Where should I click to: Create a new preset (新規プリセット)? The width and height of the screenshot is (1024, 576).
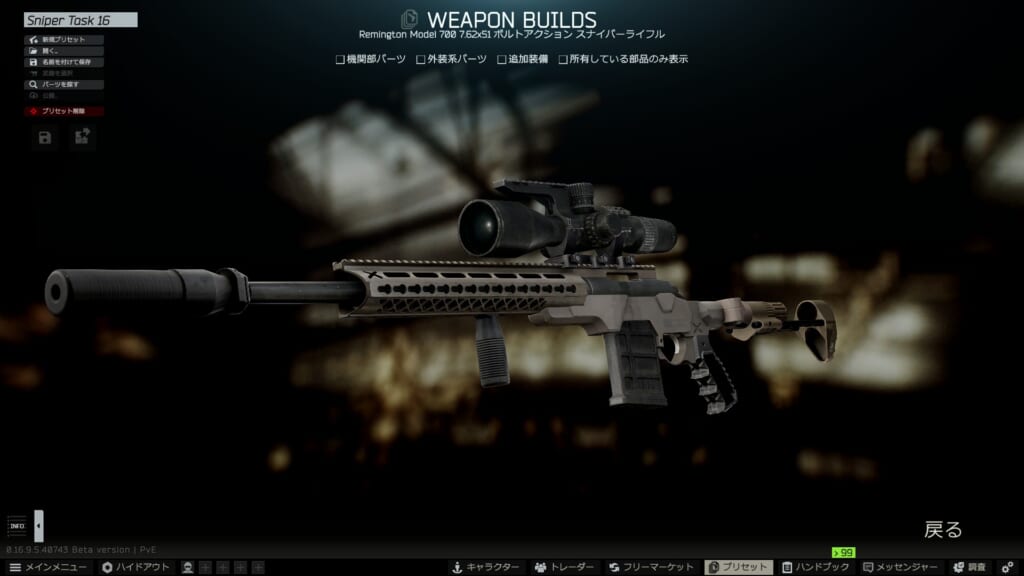[x=64, y=40]
